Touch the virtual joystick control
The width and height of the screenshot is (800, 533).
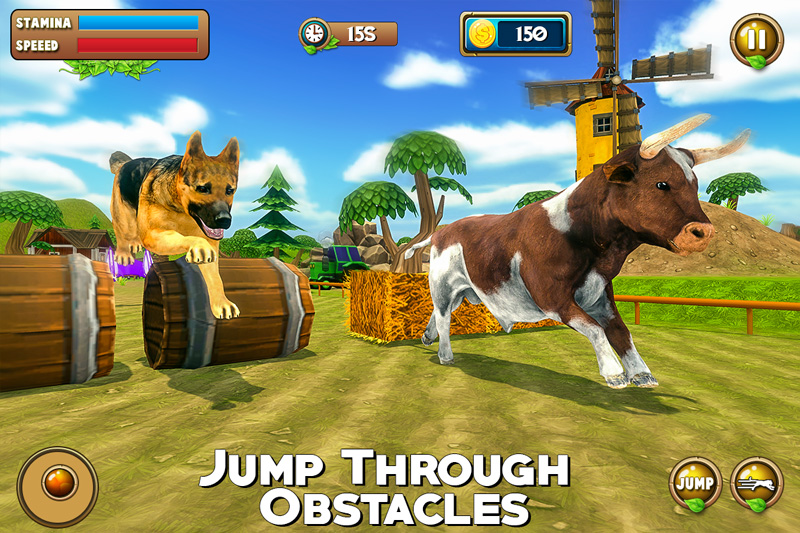pos(57,486)
